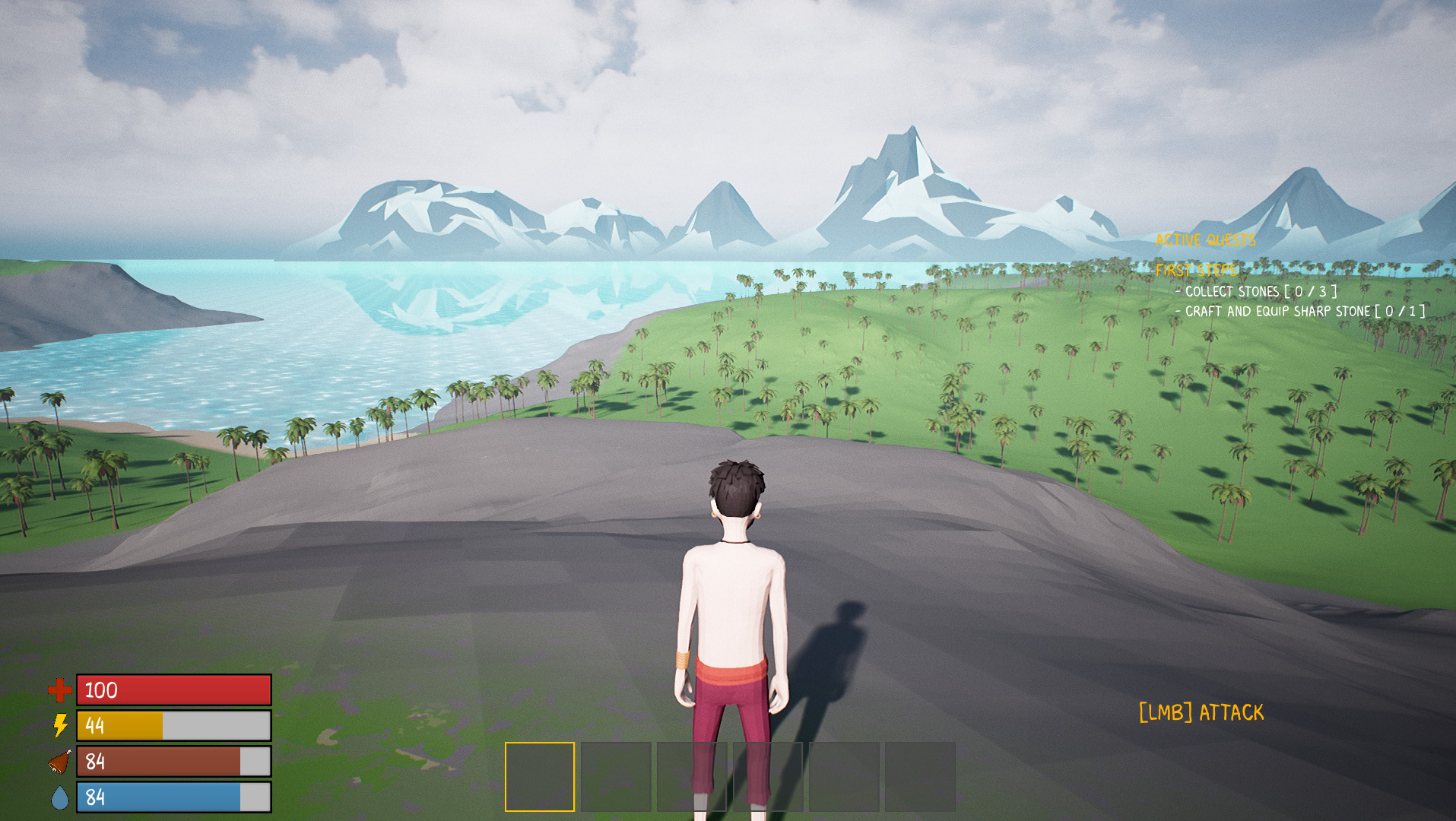Click the middle hotbar slot
The width and height of the screenshot is (1456, 821).
[x=728, y=772]
